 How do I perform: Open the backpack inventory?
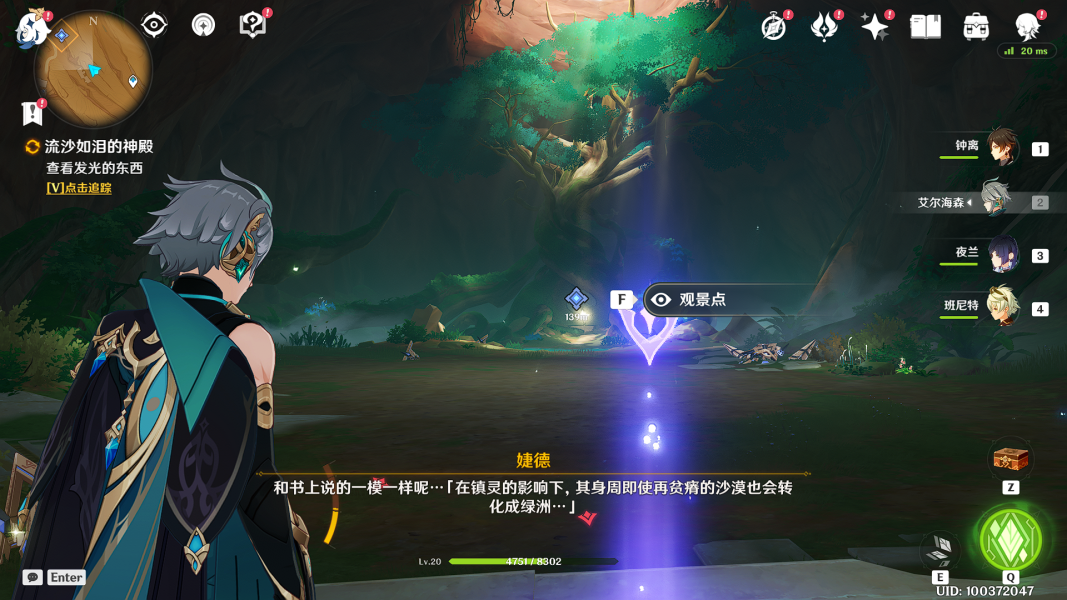976,27
